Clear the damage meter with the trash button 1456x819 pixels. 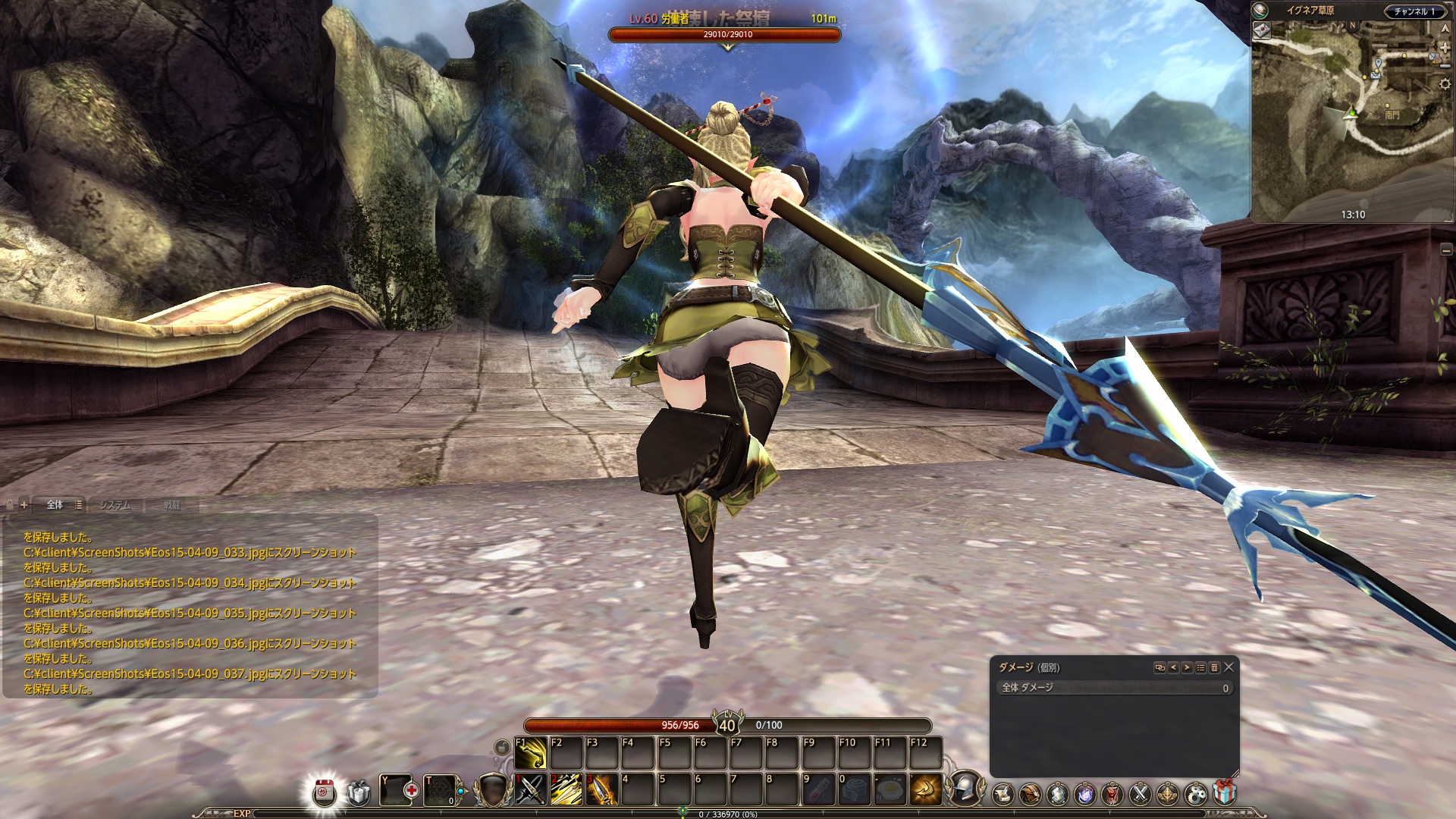[x=1214, y=667]
